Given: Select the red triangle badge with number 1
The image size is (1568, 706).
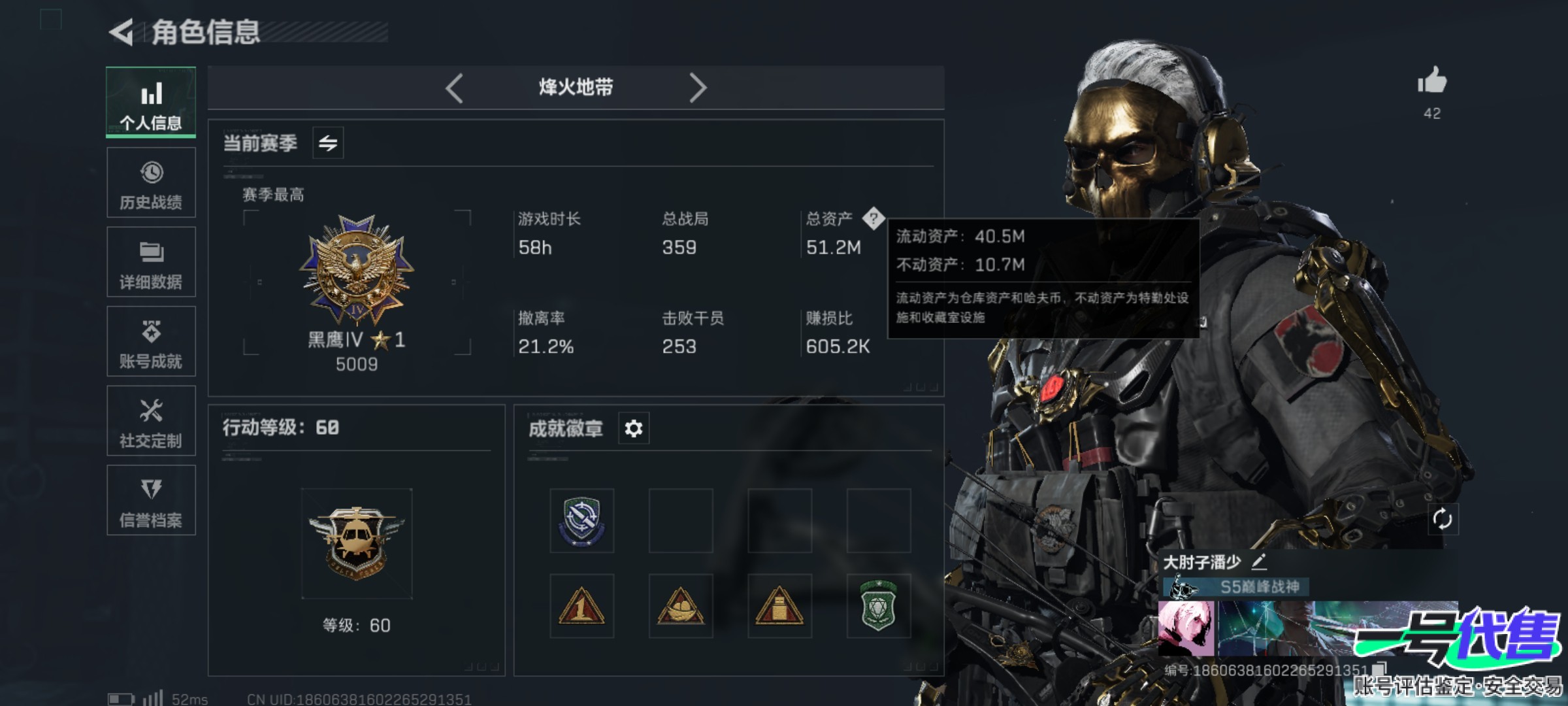Looking at the screenshot, I should (581, 606).
